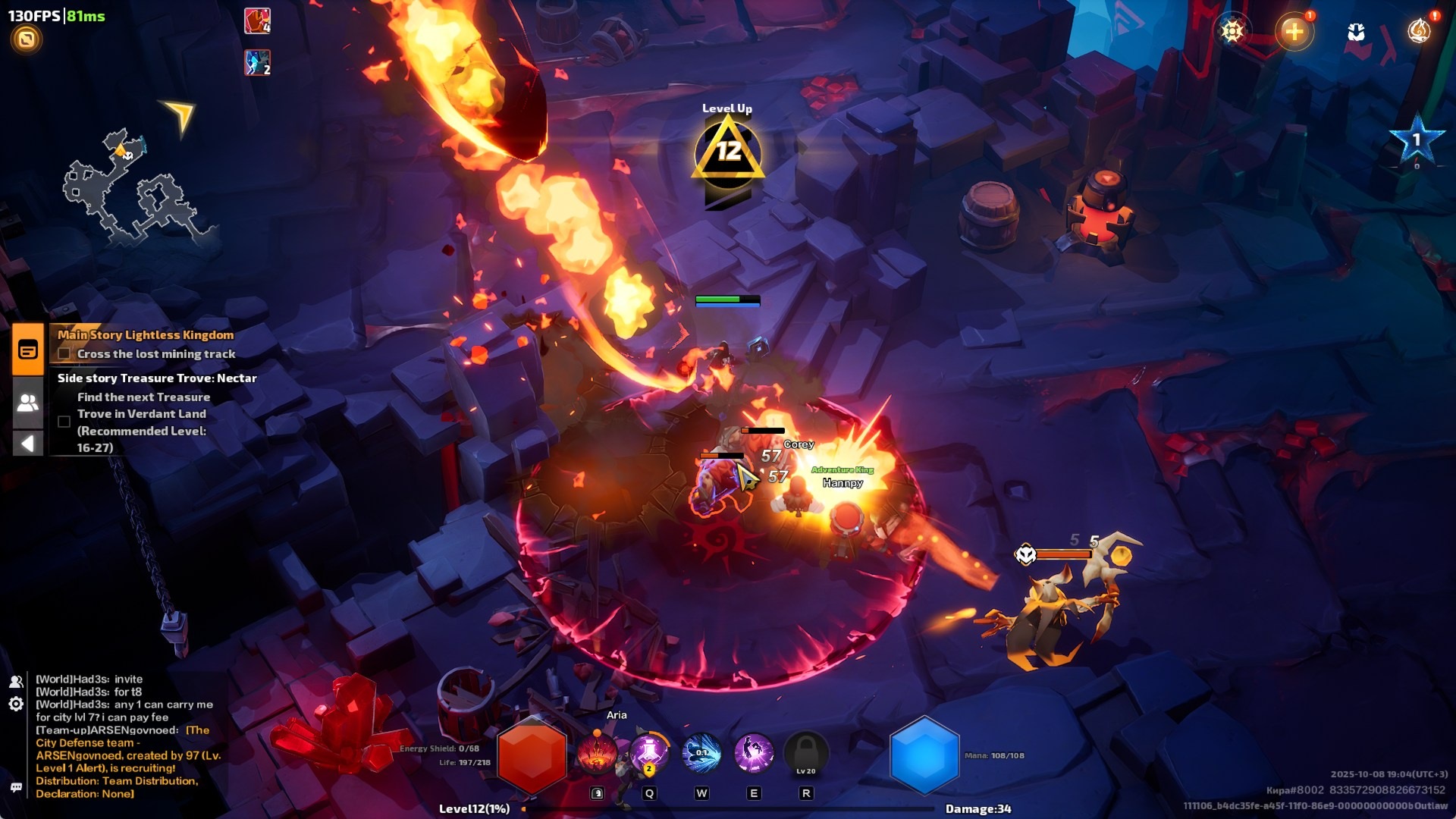1456x819 pixels.
Task: Open chat settings with the gear icon
Action: [x=16, y=704]
